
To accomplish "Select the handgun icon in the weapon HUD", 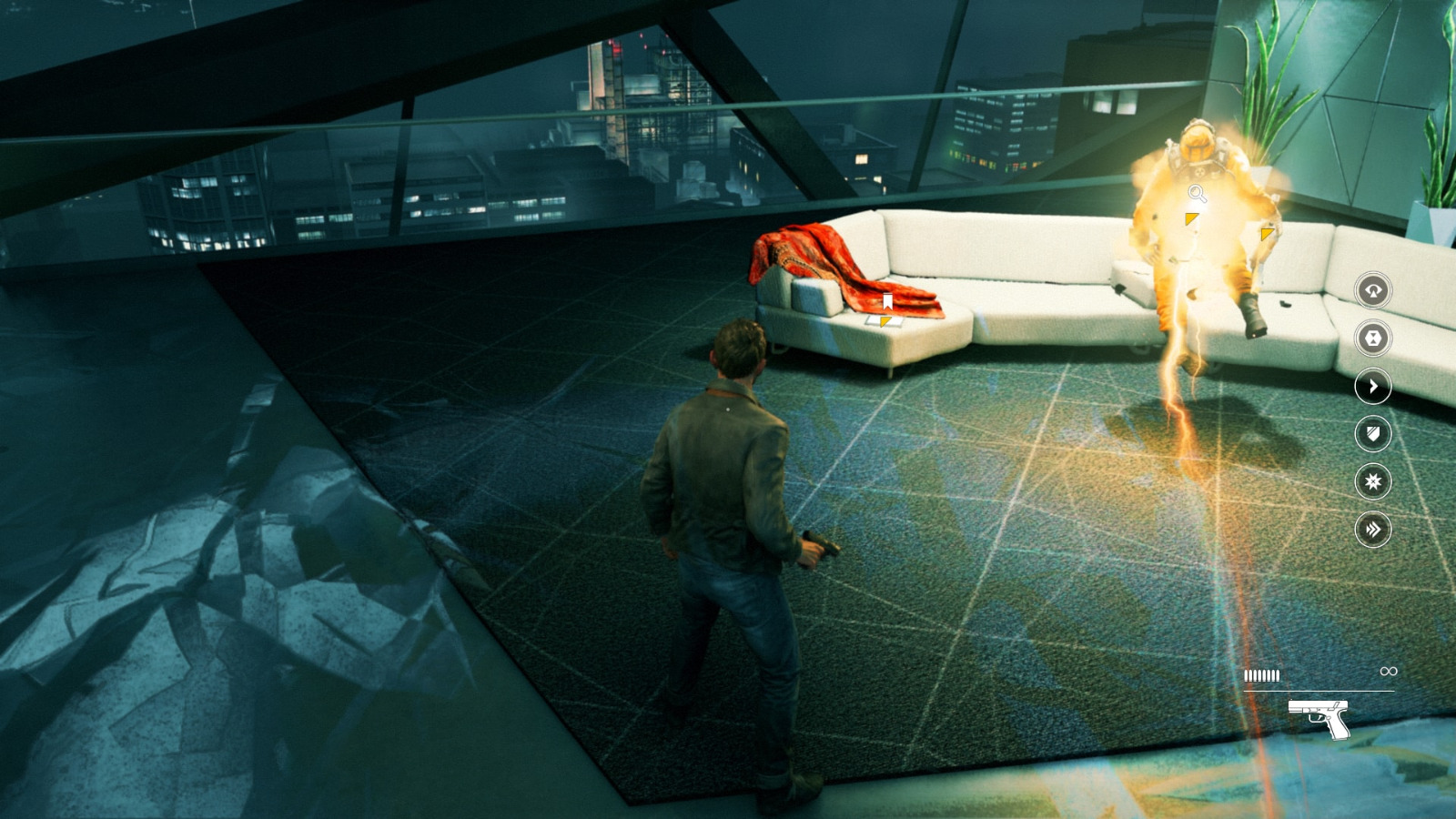I will pos(1319,719).
